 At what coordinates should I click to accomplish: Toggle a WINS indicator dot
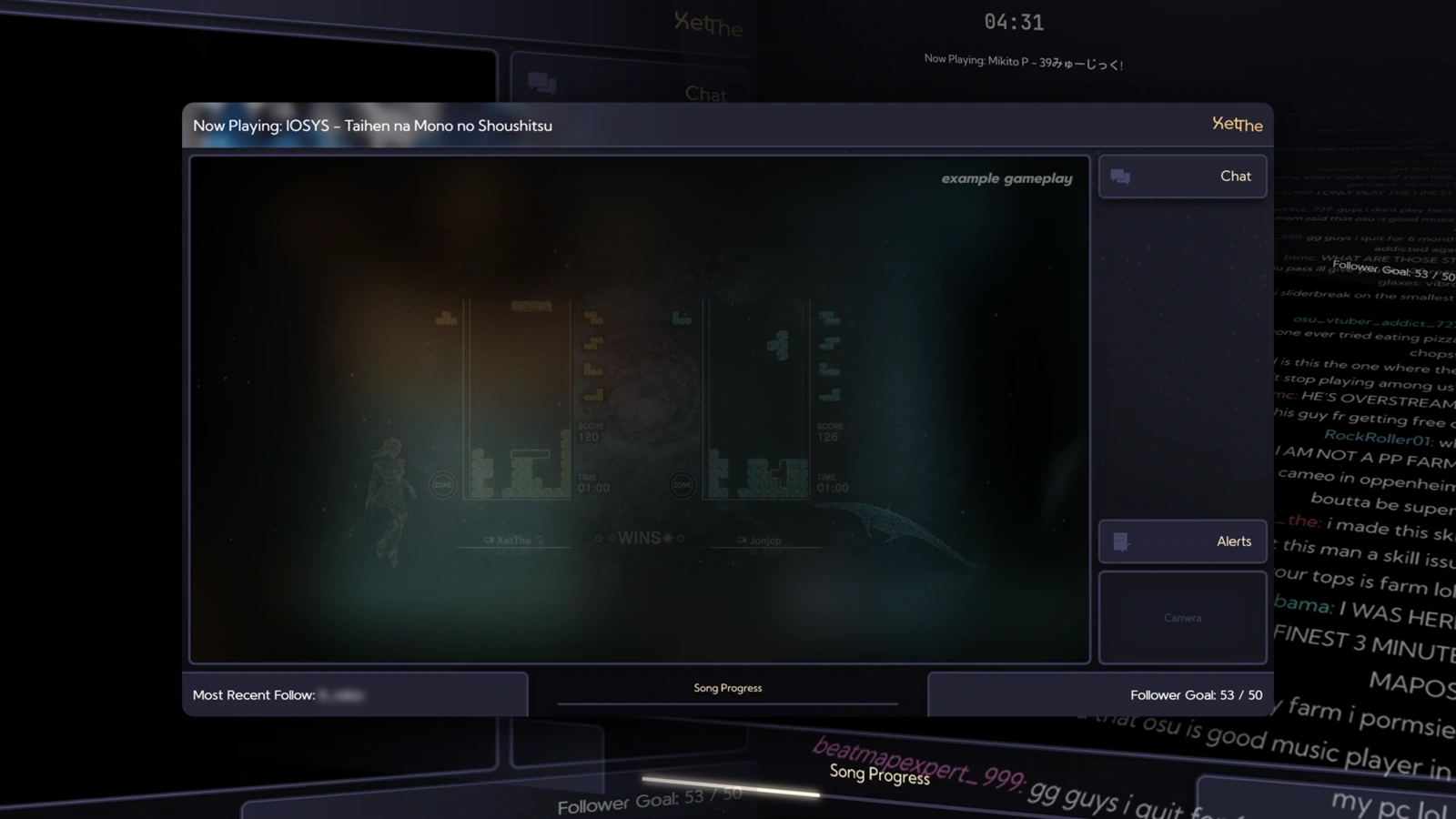click(600, 537)
